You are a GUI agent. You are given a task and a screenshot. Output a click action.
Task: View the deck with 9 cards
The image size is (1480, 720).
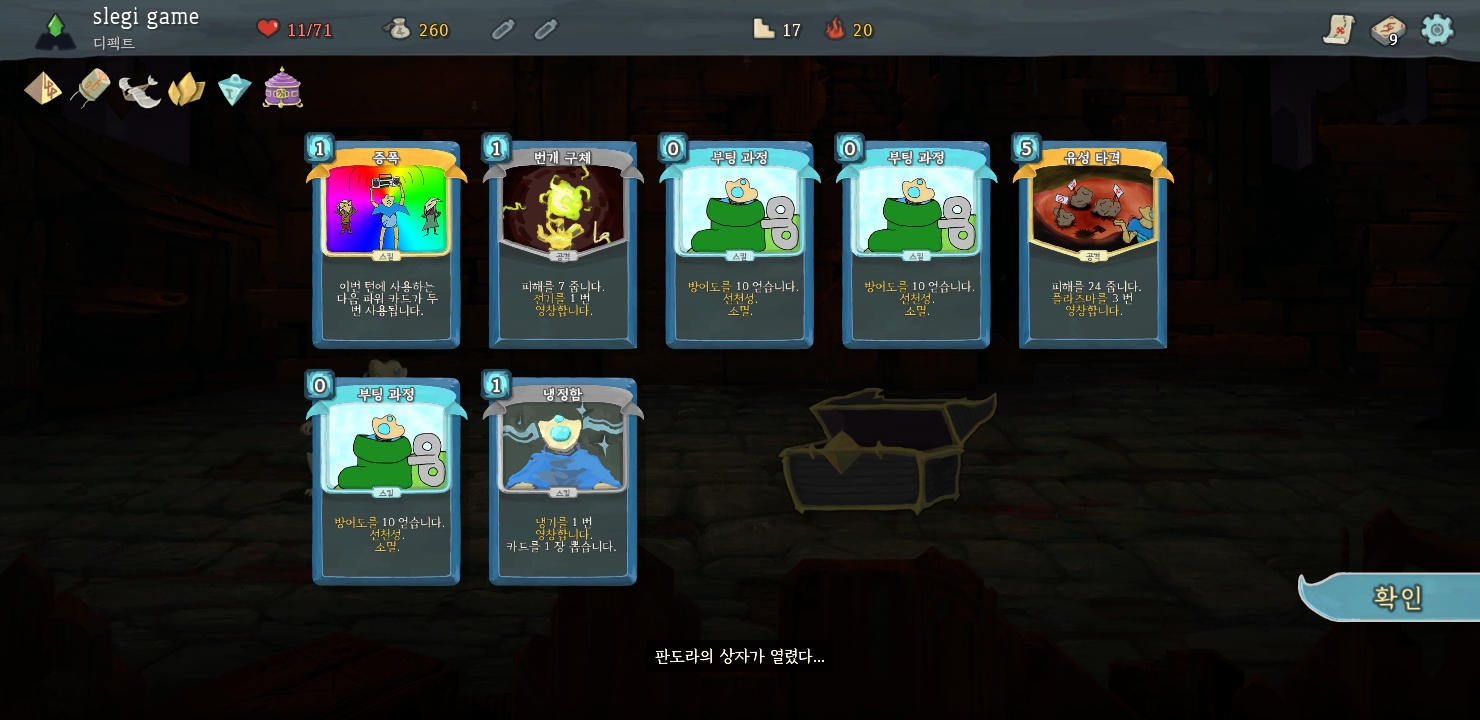[1387, 30]
